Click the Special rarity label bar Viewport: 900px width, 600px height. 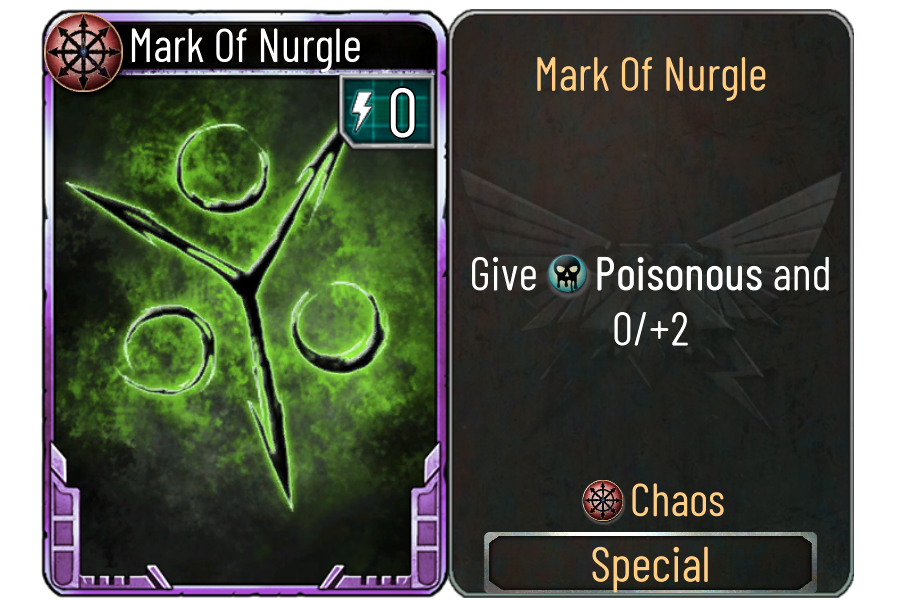[651, 564]
